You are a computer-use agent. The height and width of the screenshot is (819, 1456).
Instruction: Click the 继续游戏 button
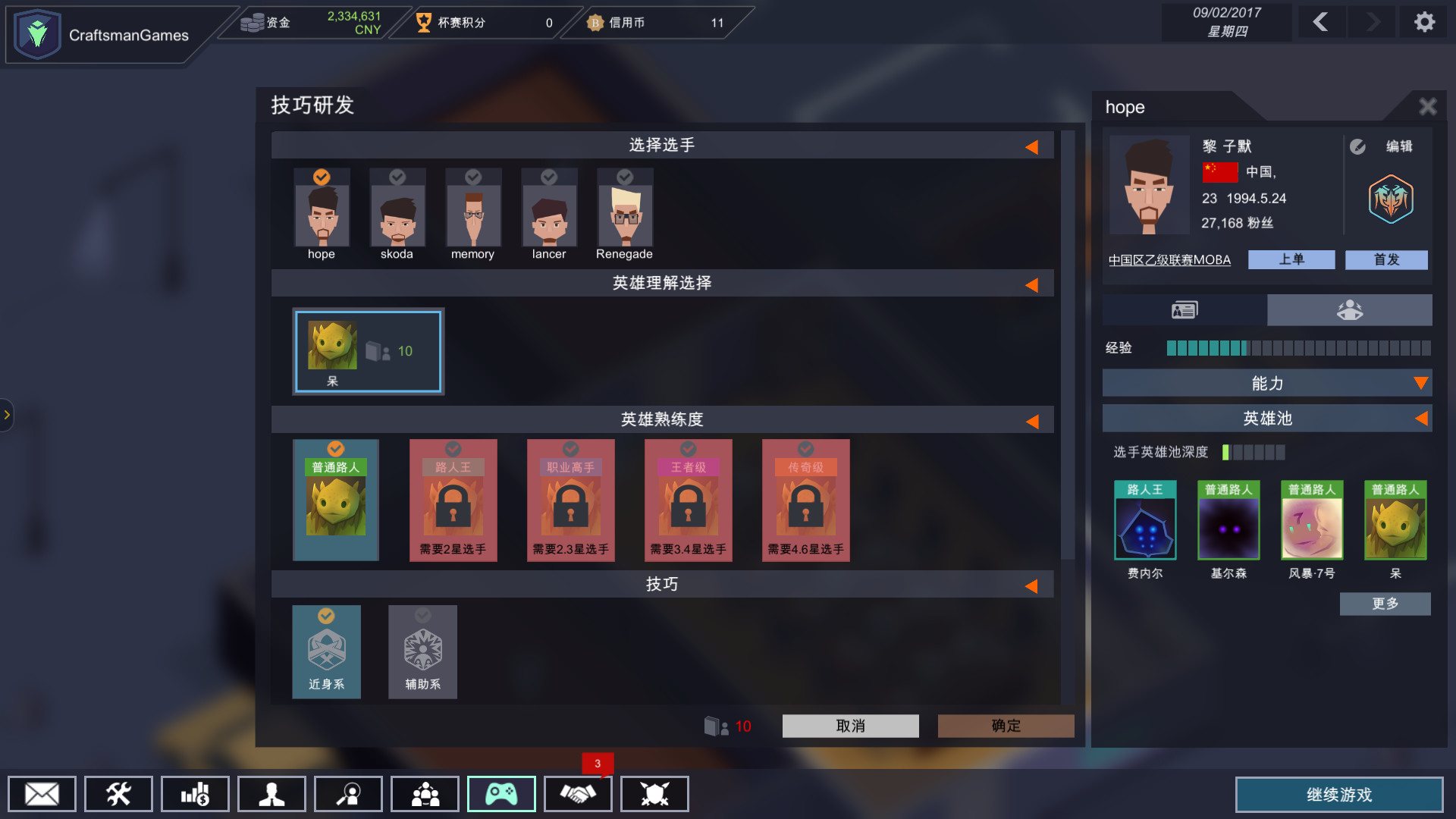(x=1339, y=795)
